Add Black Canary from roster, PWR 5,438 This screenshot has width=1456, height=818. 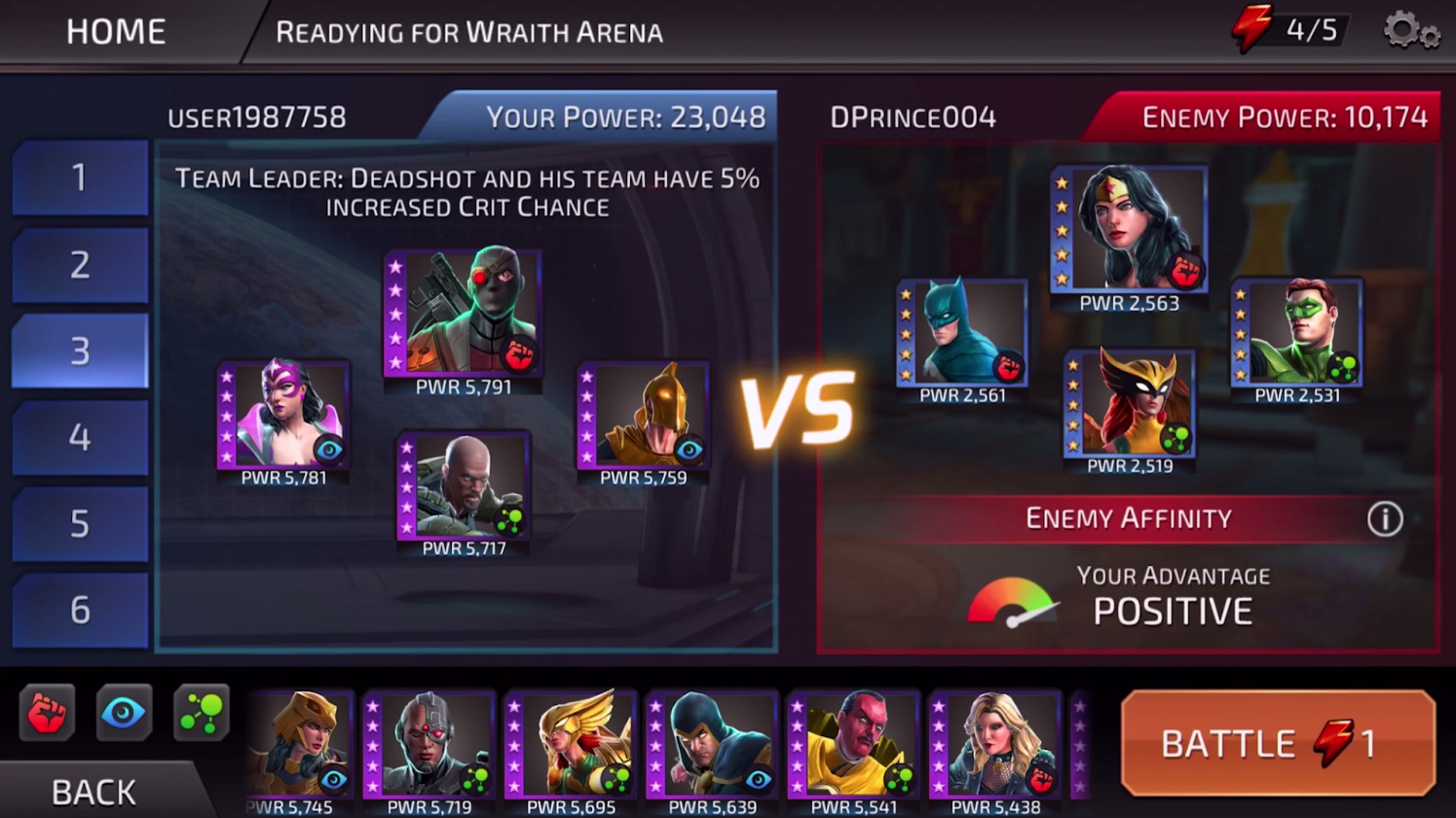(994, 744)
